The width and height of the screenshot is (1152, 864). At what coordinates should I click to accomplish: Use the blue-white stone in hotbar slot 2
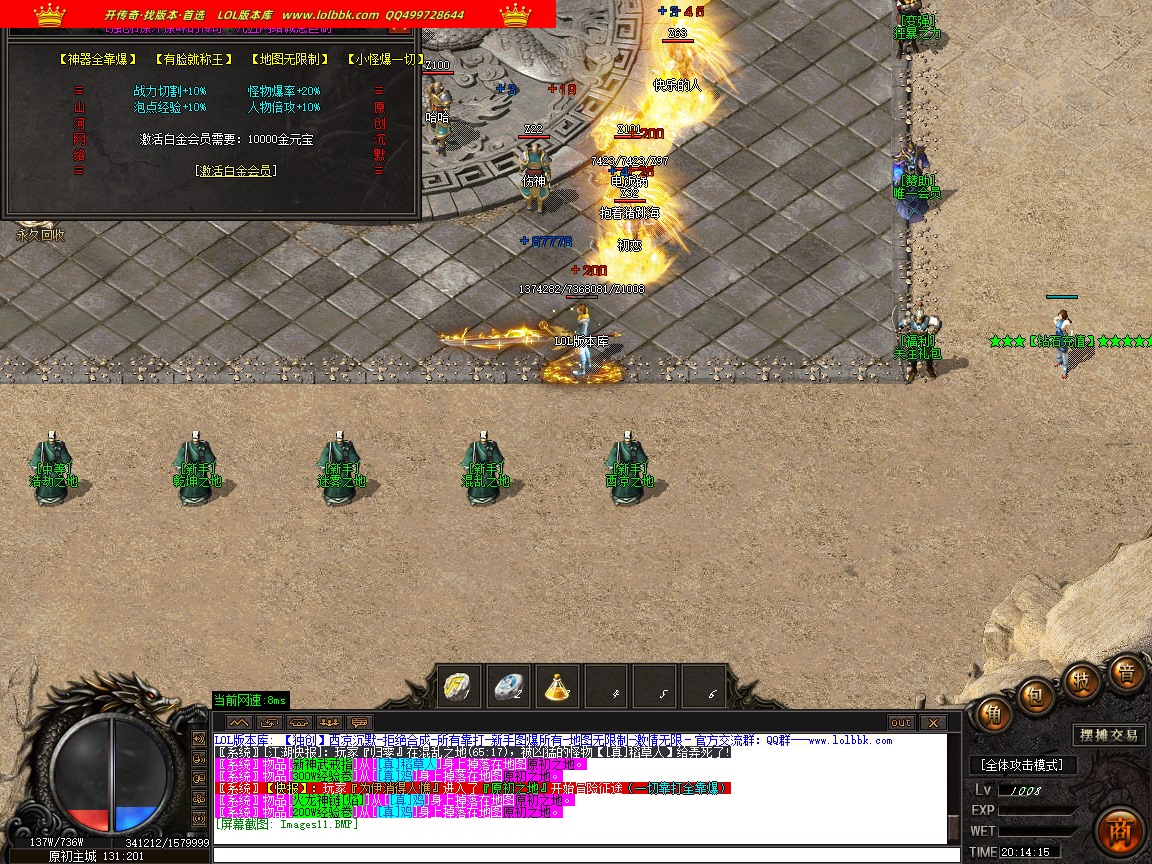(509, 688)
